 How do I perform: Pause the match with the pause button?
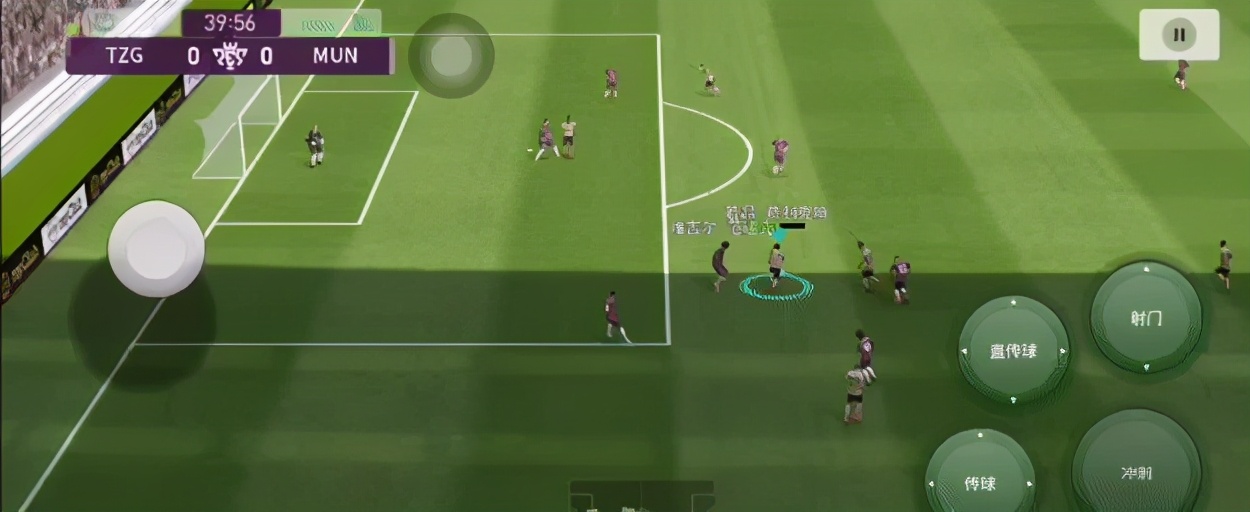[1179, 35]
